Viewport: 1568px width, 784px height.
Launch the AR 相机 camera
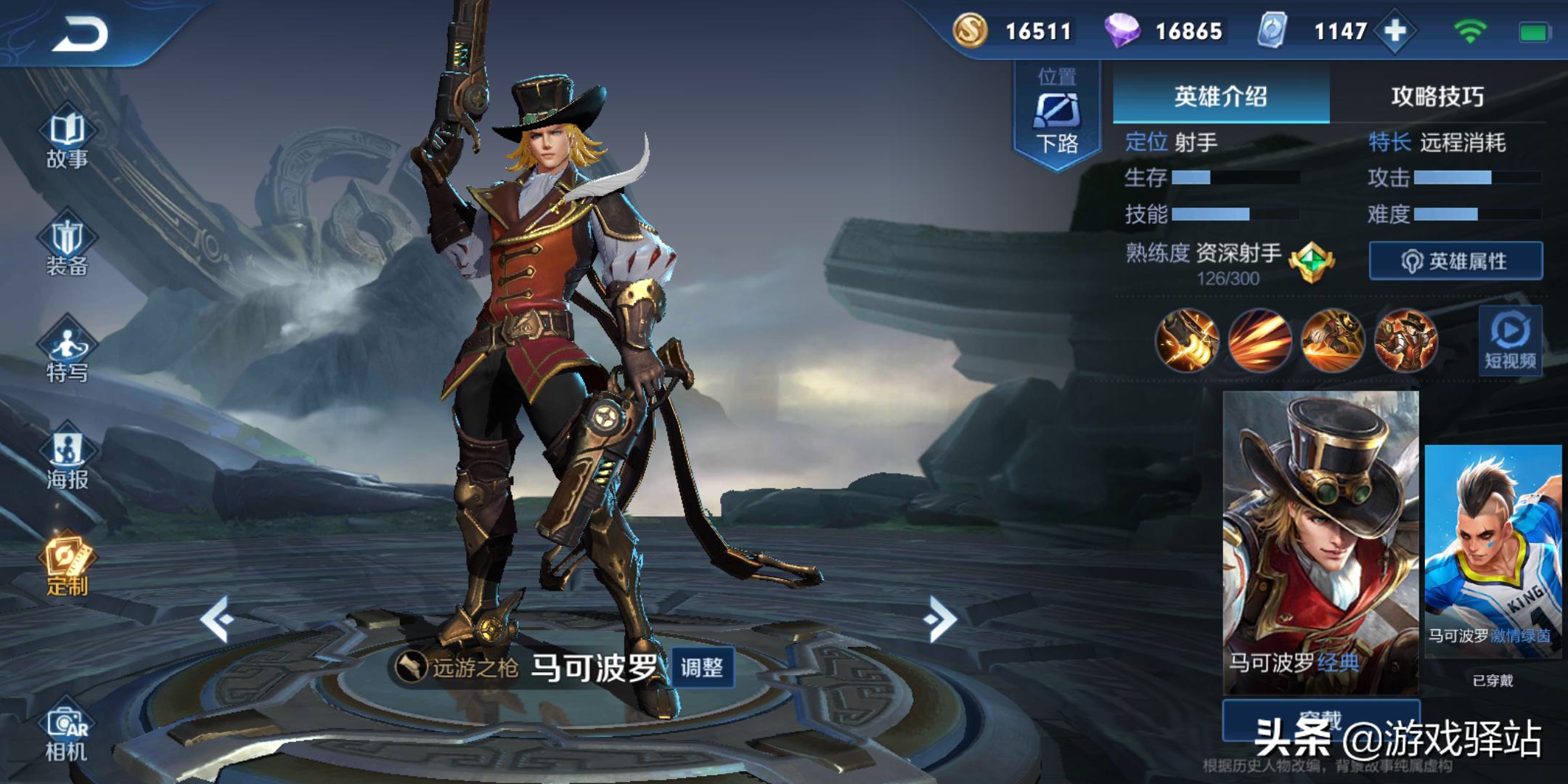pyautogui.click(x=67, y=733)
